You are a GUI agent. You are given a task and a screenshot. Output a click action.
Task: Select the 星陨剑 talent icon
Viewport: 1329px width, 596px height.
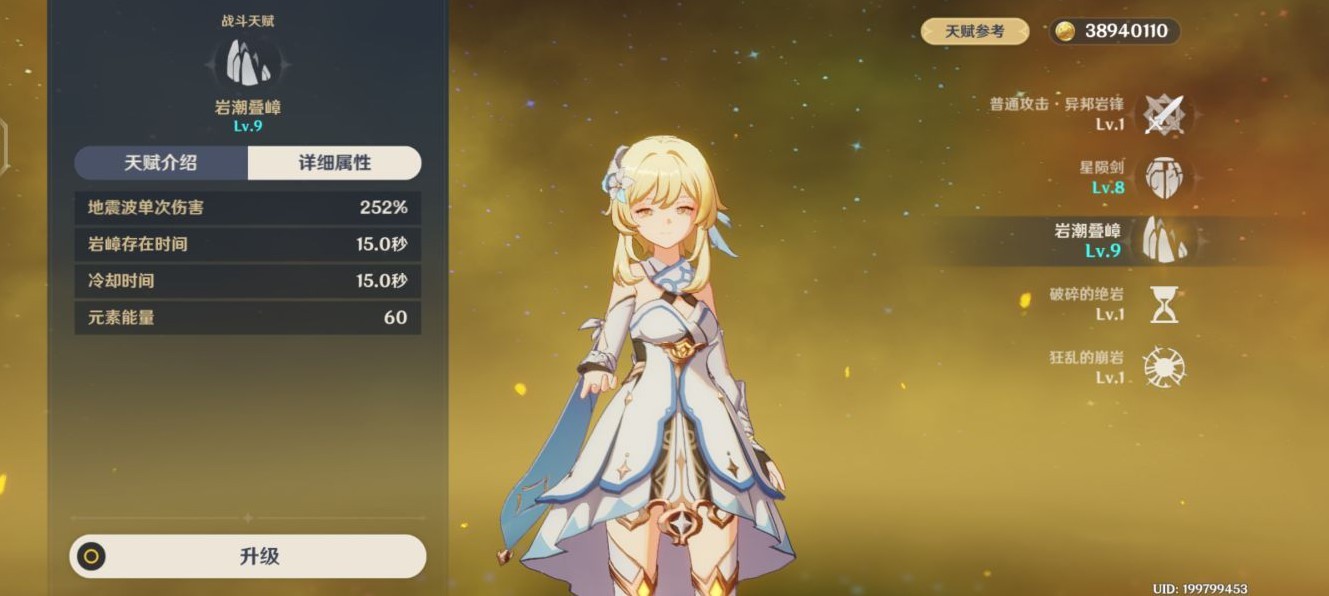[1163, 177]
